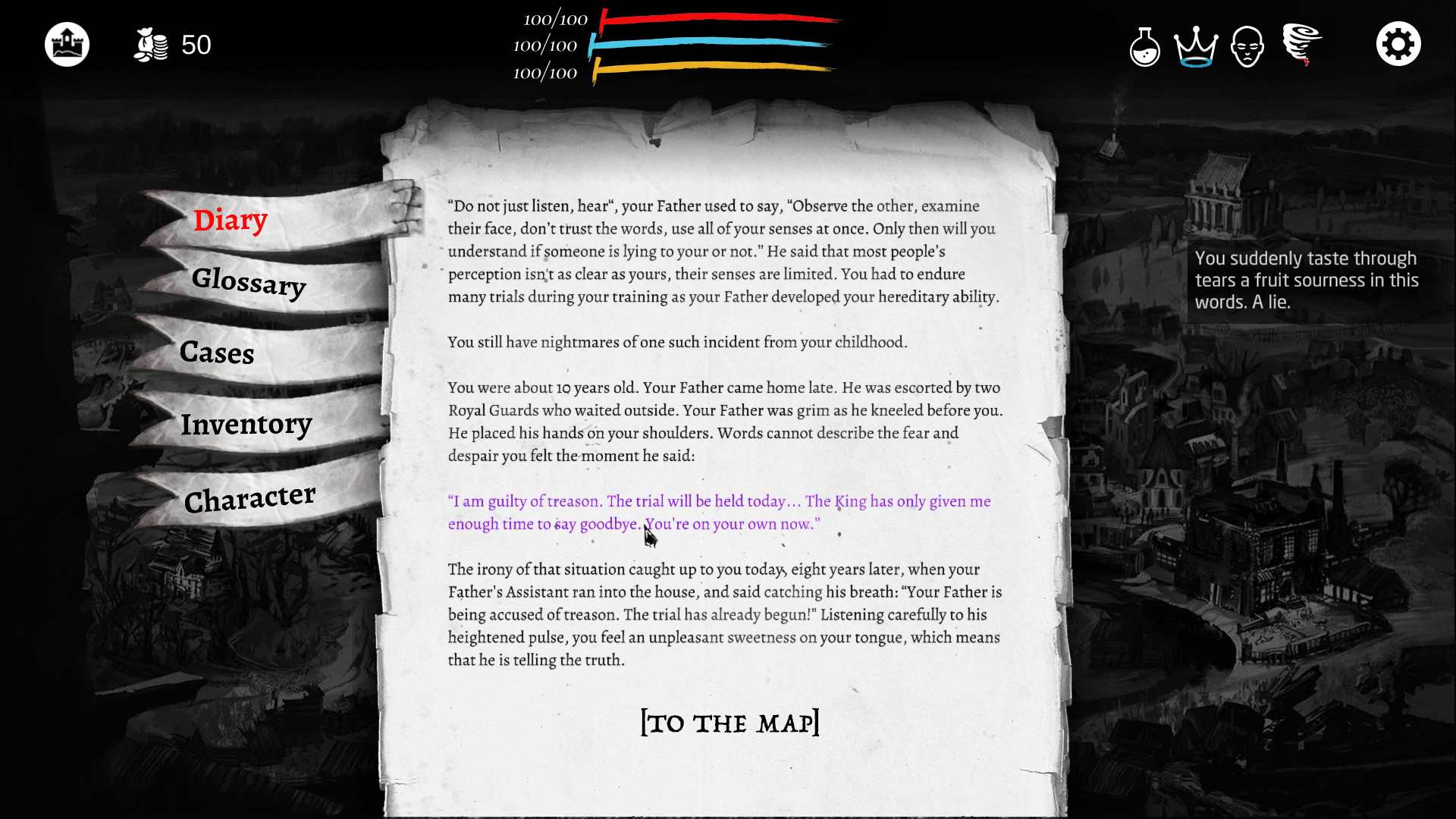Open the settings gear
Viewport: 1456px width, 819px height.
[x=1398, y=43]
